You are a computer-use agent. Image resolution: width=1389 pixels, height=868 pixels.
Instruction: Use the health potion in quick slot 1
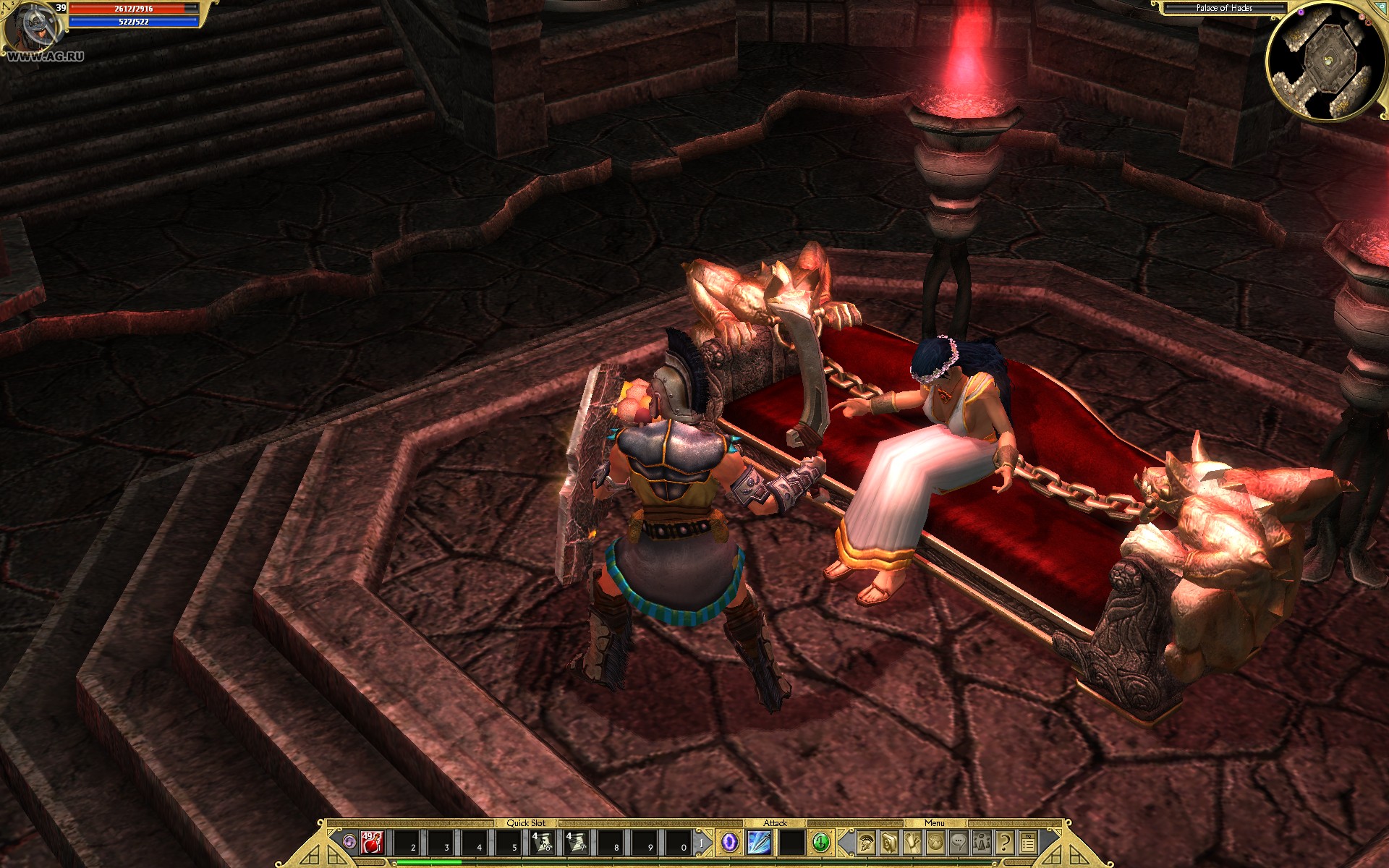point(370,843)
